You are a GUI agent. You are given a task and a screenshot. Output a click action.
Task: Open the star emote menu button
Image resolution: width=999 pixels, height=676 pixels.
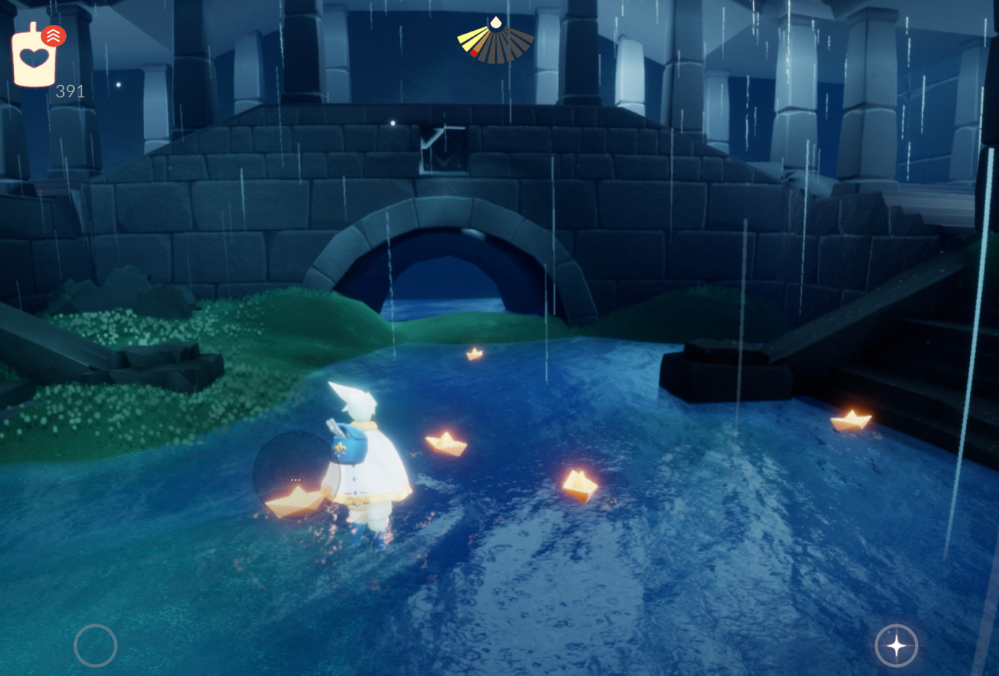click(x=896, y=645)
